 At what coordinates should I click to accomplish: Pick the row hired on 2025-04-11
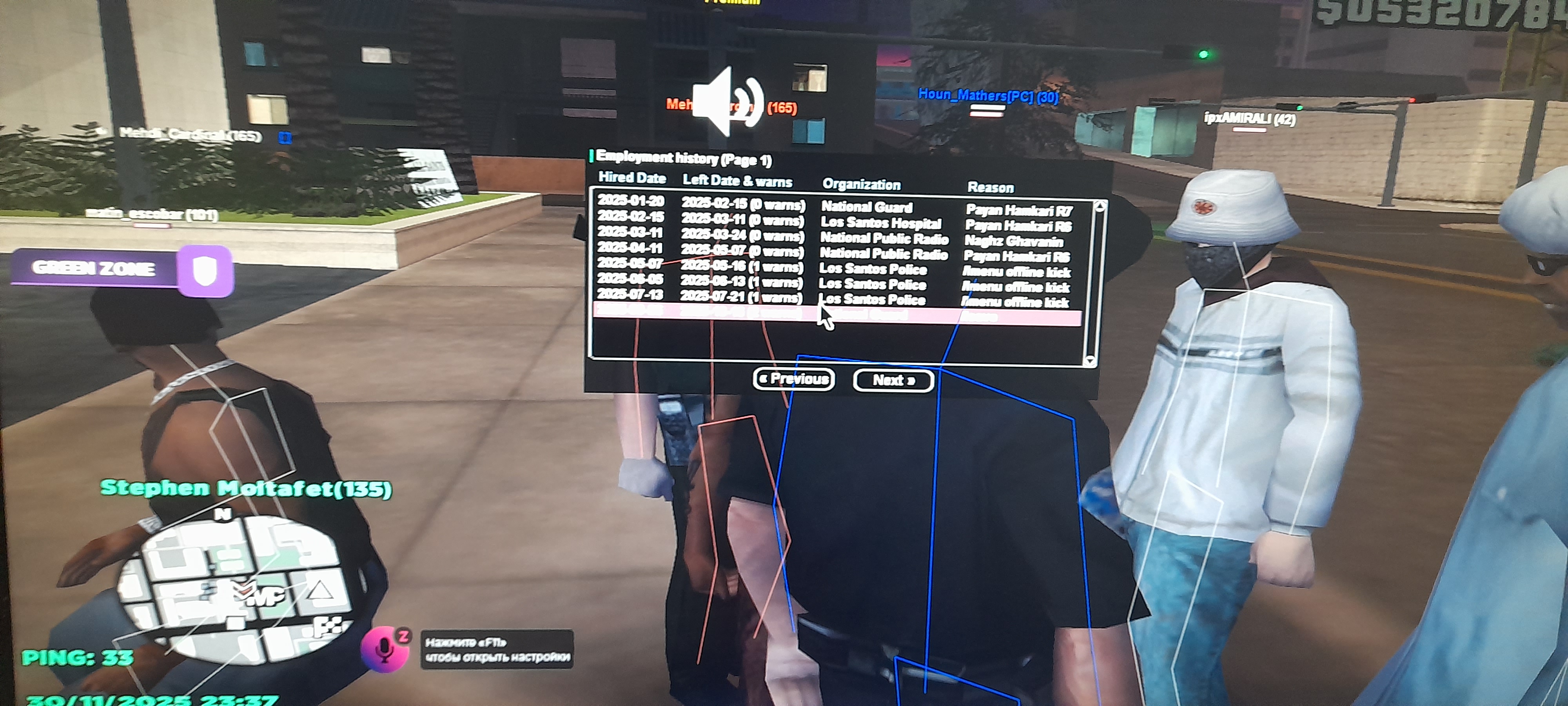pyautogui.click(x=834, y=251)
